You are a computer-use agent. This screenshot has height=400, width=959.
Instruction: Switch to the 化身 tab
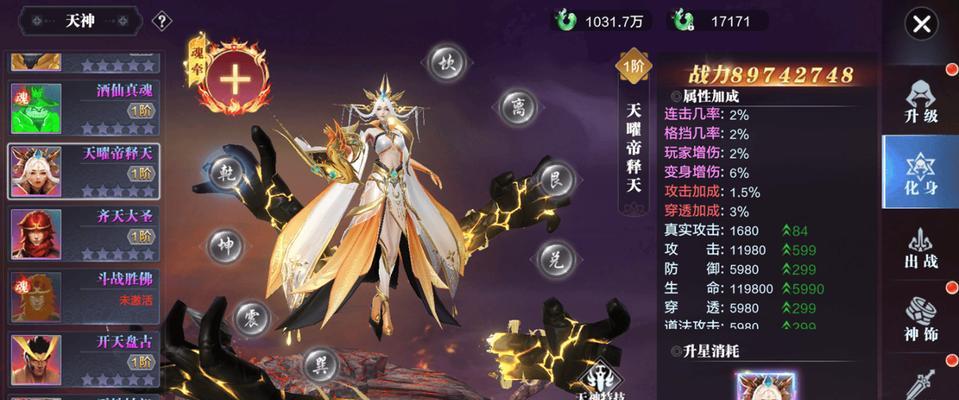[919, 172]
